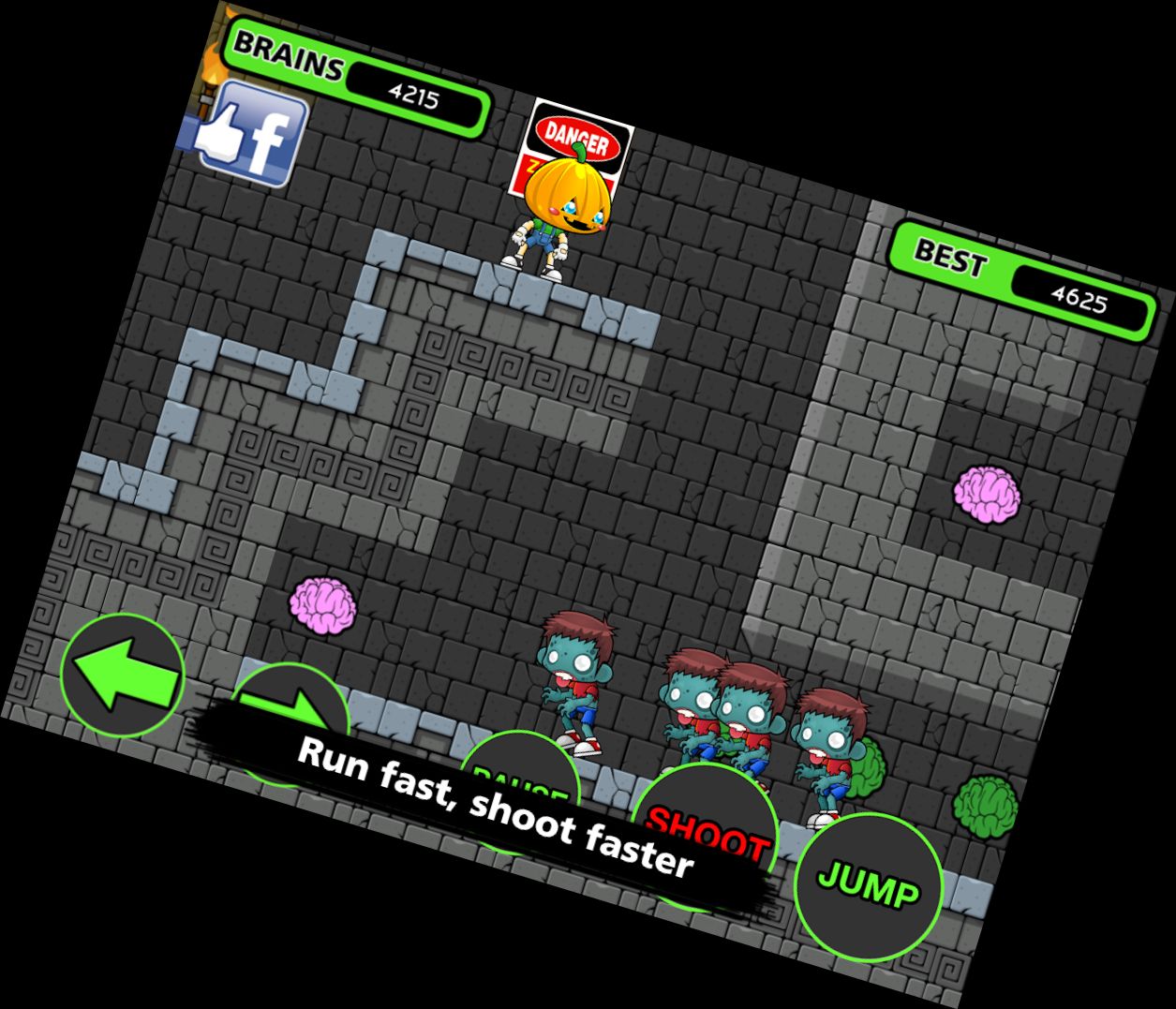Tap the JUMP button

point(868,886)
